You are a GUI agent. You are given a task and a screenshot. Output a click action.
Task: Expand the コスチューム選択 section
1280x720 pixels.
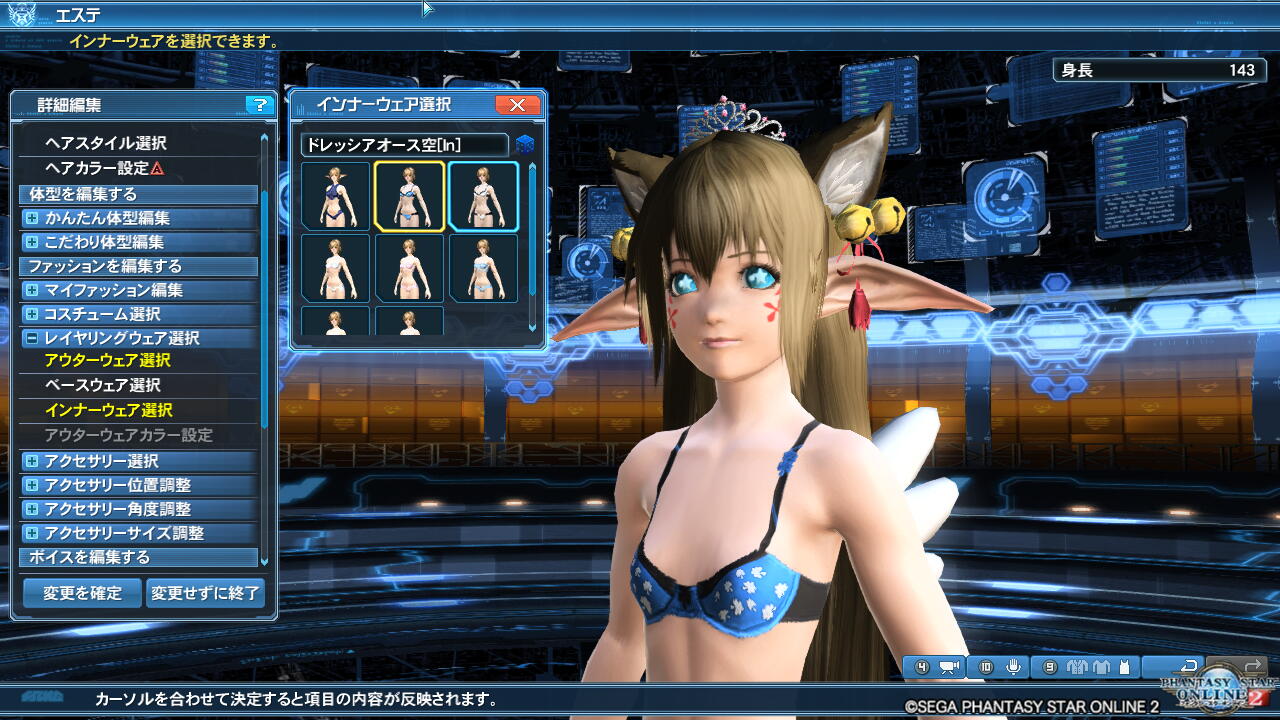pos(32,314)
